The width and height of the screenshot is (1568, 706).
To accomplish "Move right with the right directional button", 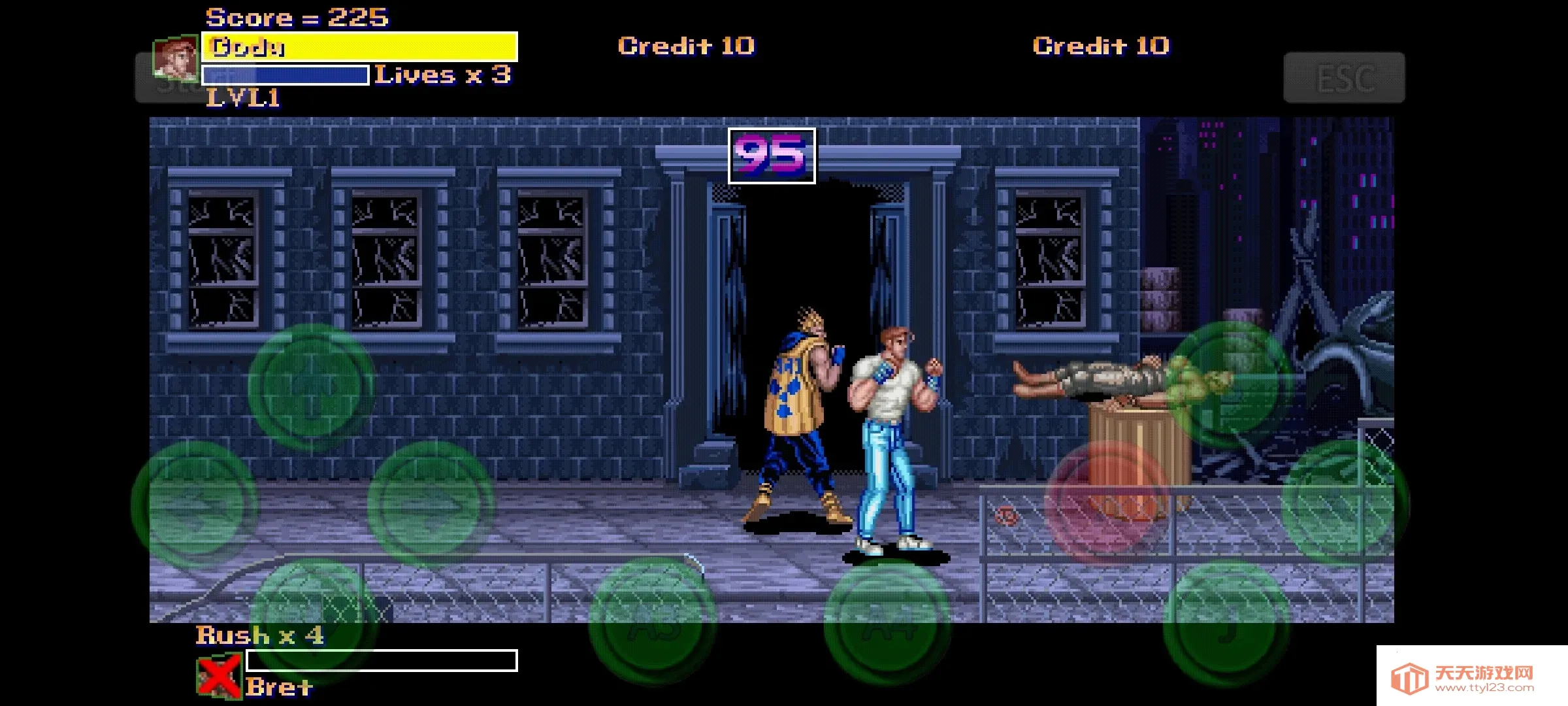I will pyautogui.click(x=431, y=504).
